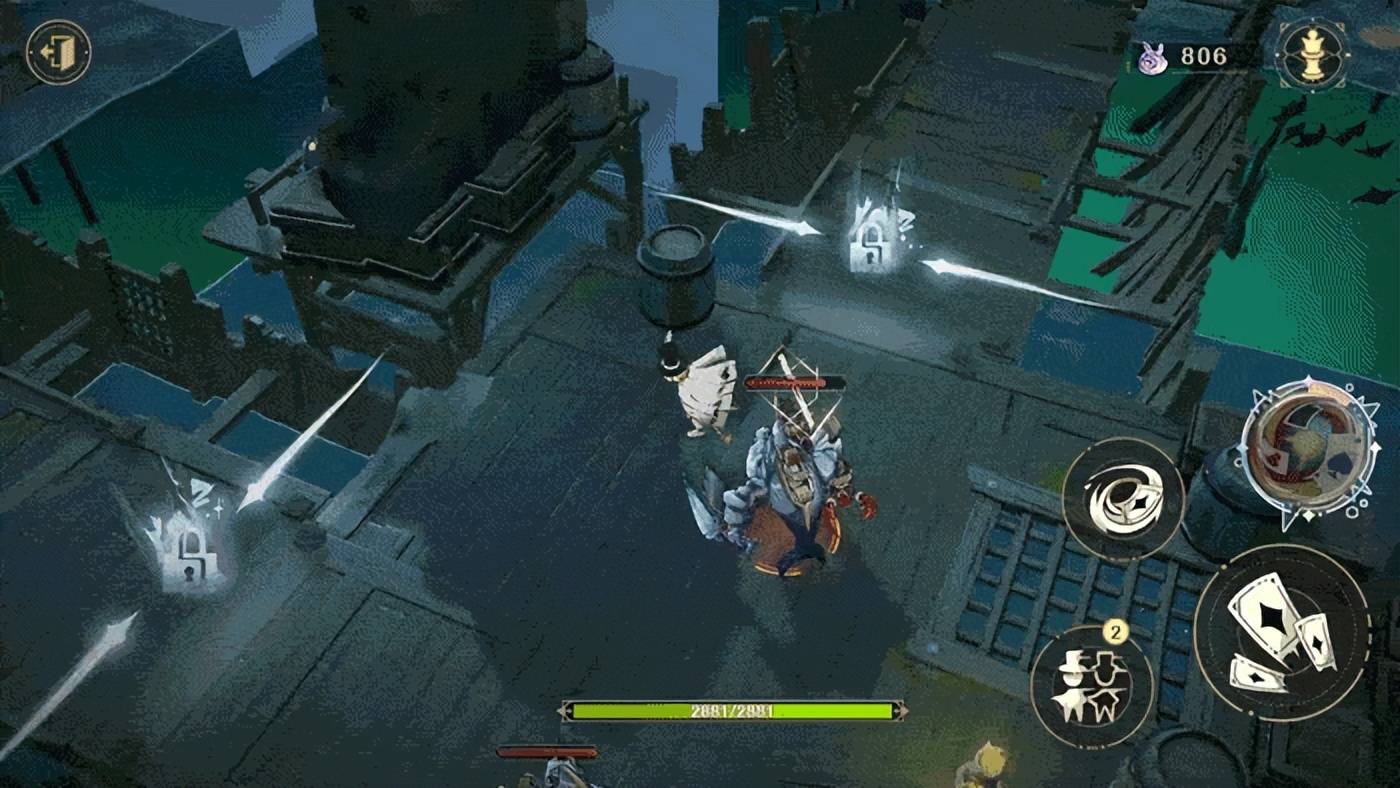This screenshot has width=1400, height=788.
Task: Trigger the spiked card-suit ultimate ability
Action: pos(1308,451)
